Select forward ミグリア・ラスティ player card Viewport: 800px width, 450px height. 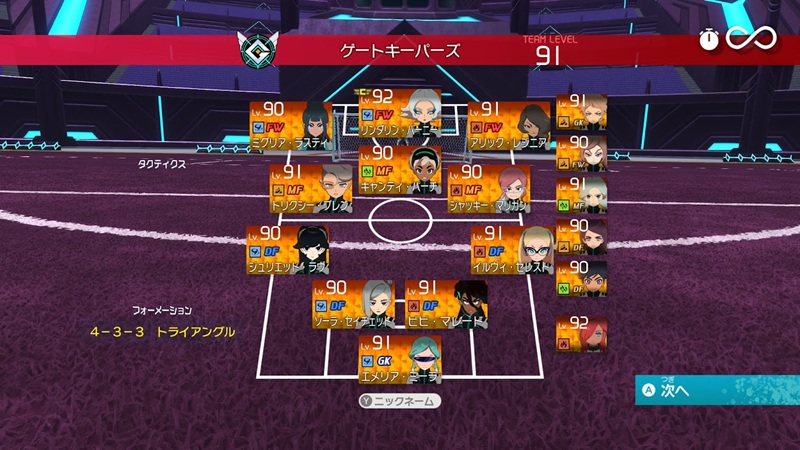(x=290, y=125)
